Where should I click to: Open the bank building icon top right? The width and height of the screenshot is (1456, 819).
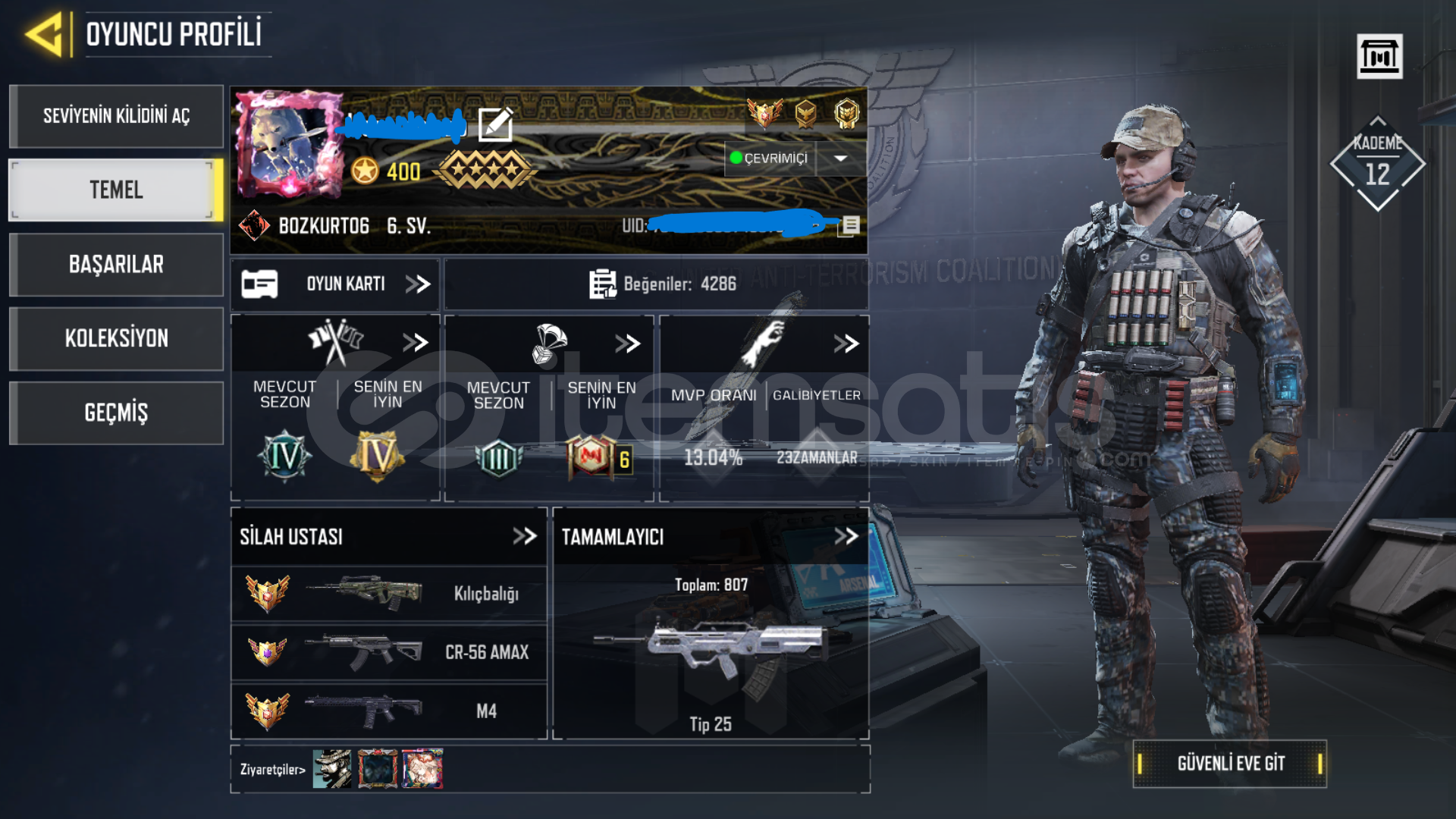point(1380,55)
